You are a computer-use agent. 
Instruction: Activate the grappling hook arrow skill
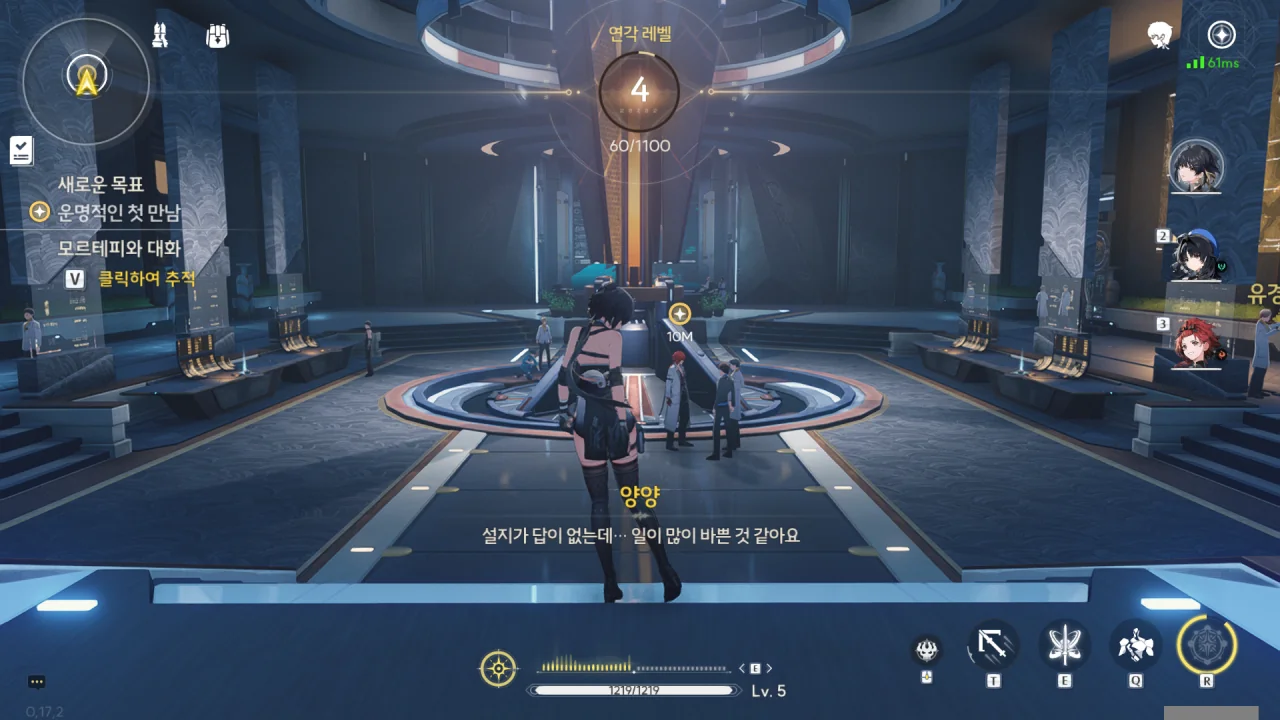993,645
